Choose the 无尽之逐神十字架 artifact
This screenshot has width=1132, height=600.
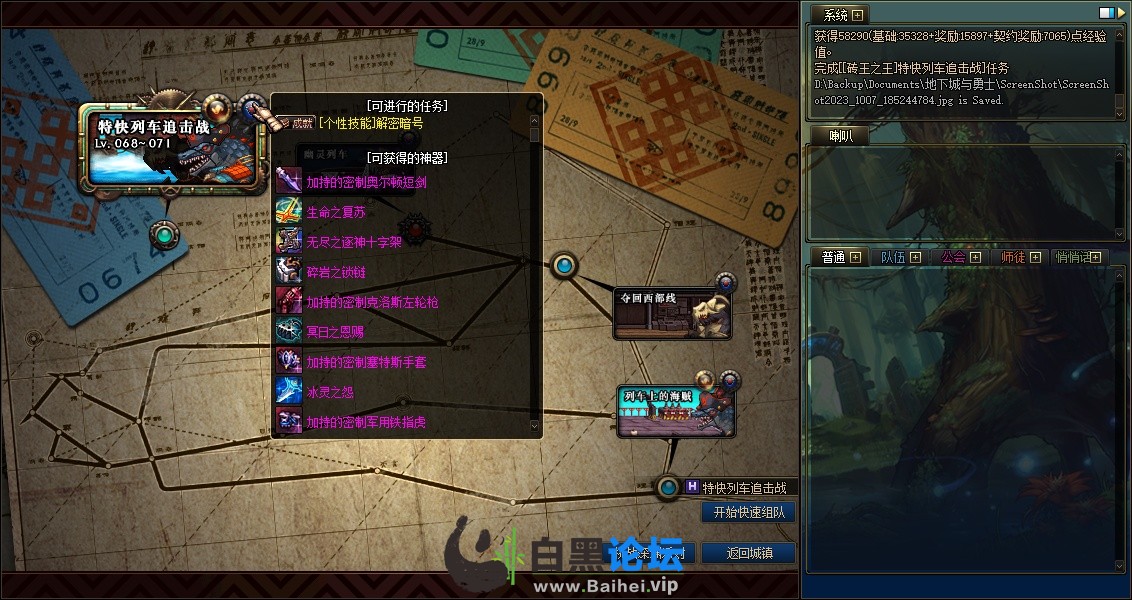(353, 242)
